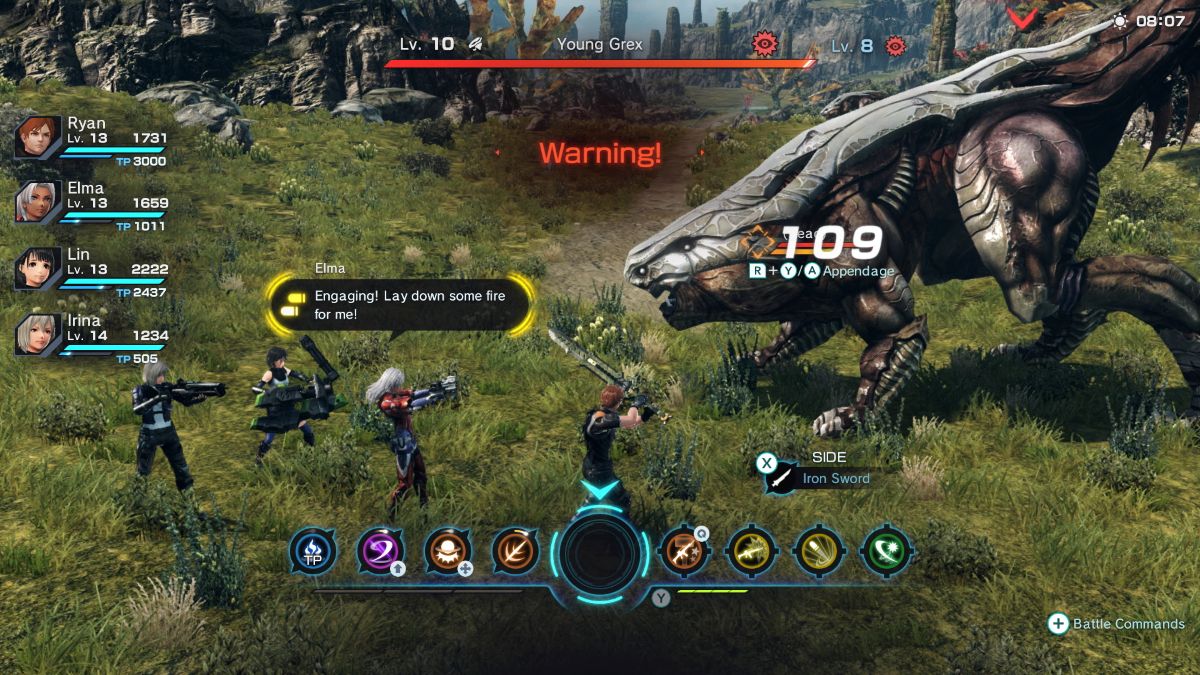Viewport: 1200px width, 675px height.
Task: Choose the yellow bullet shot art
Action: coord(819,551)
